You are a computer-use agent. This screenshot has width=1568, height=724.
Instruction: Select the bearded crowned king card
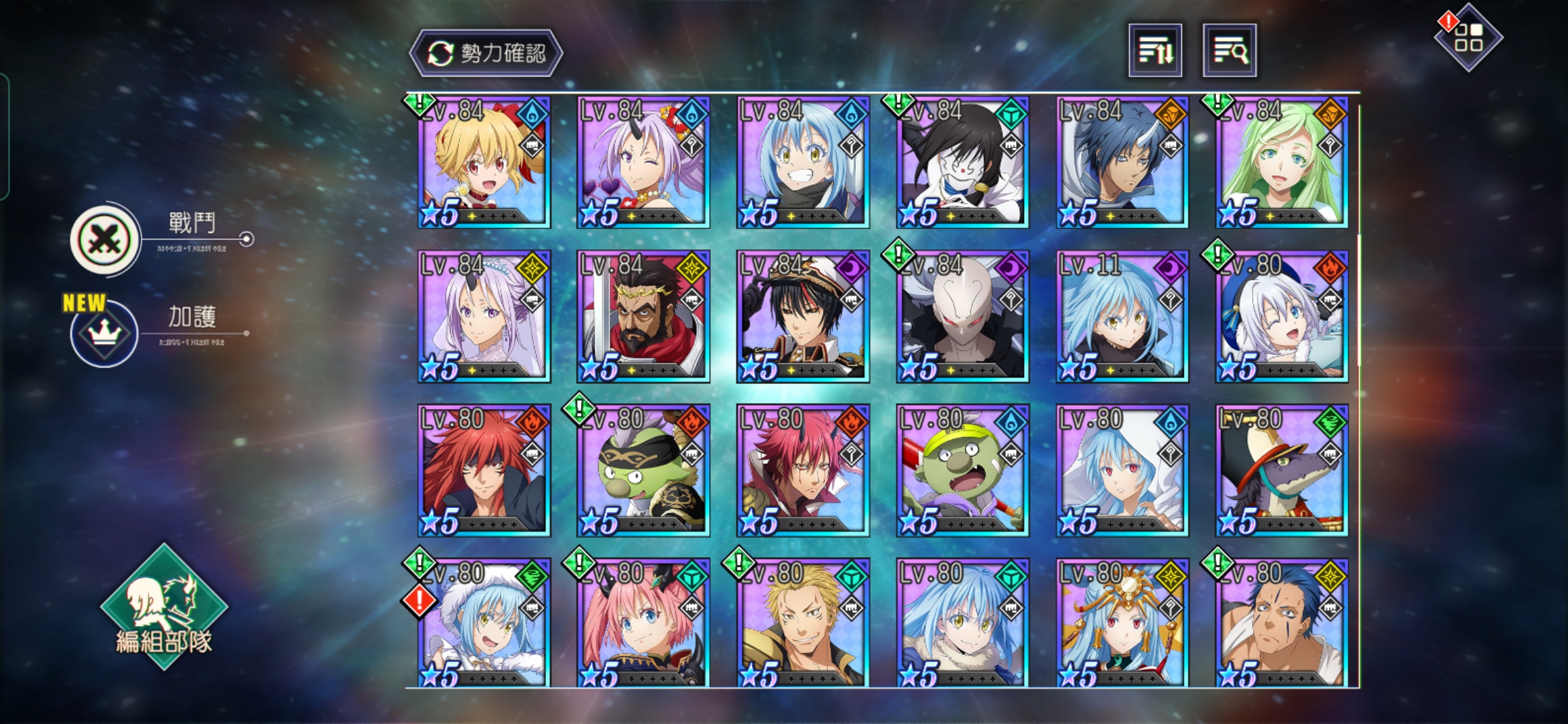point(643,316)
